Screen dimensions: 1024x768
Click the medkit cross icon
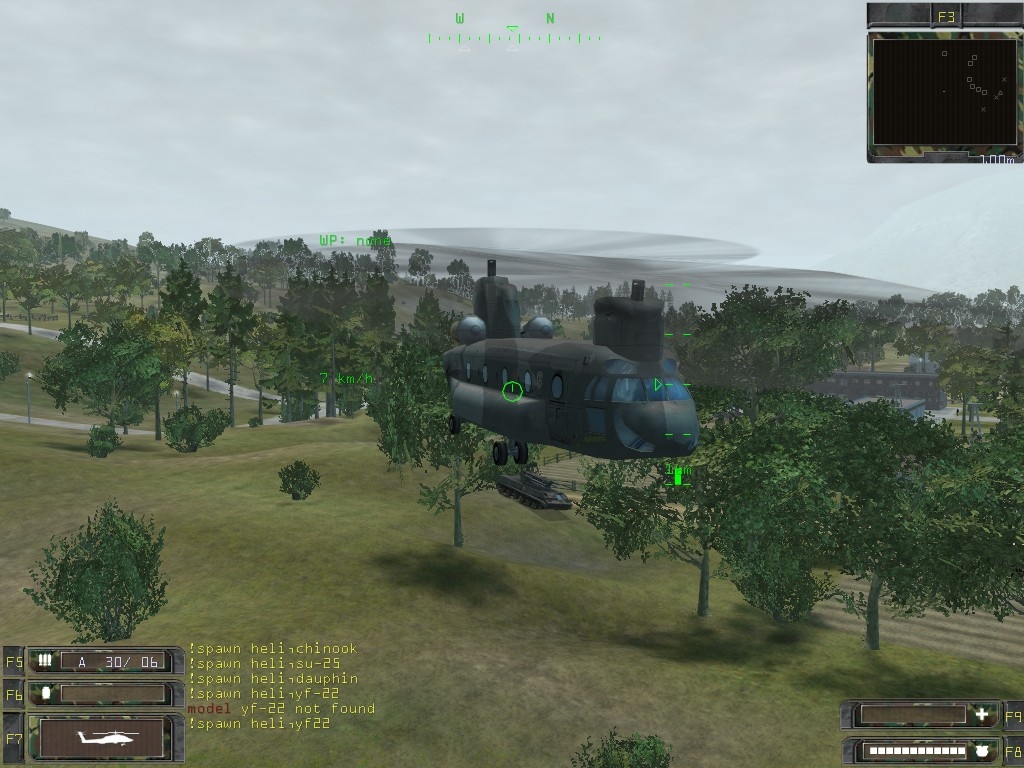pyautogui.click(x=983, y=715)
